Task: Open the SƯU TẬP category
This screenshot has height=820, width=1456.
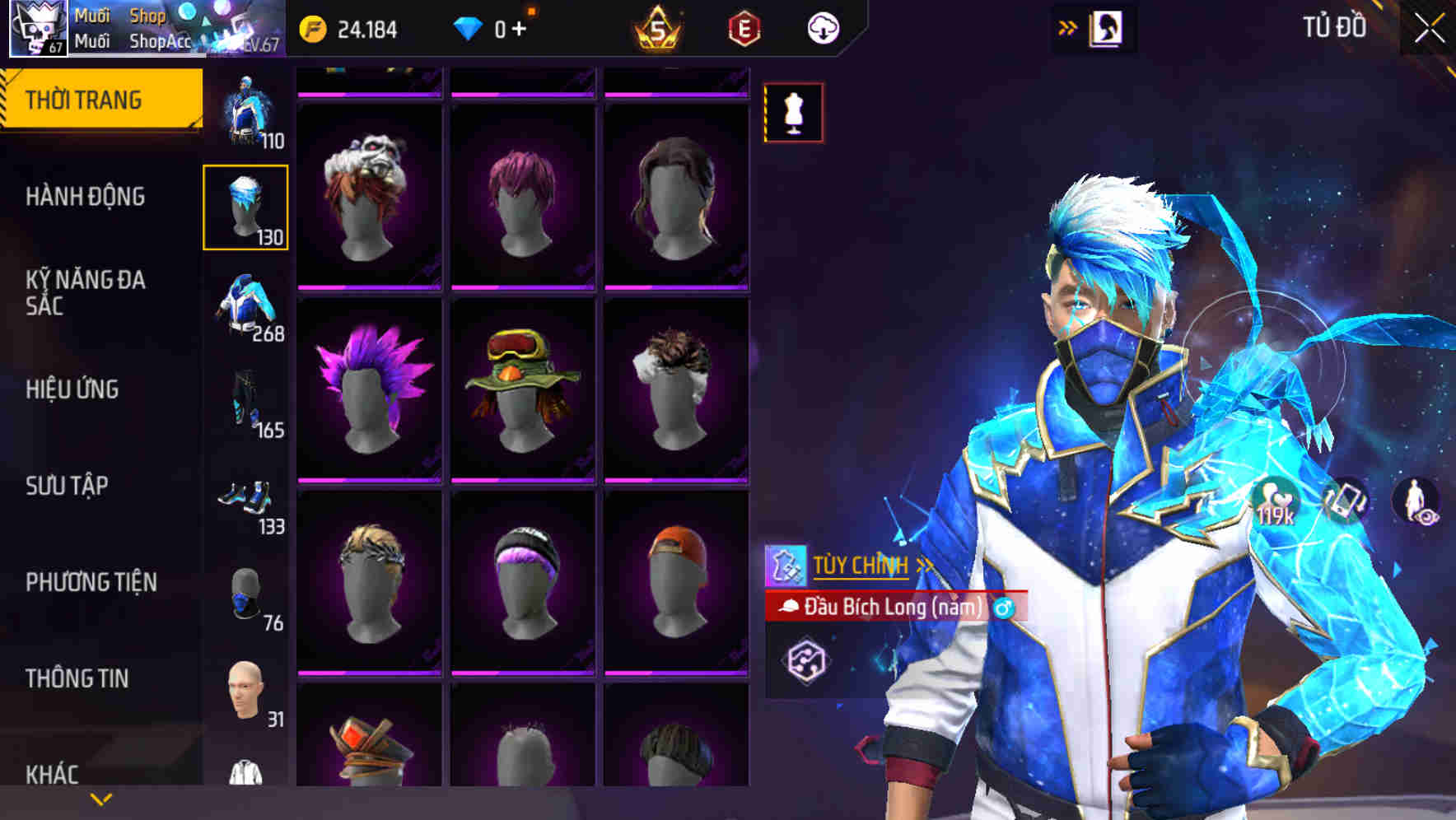Action: pos(69,487)
